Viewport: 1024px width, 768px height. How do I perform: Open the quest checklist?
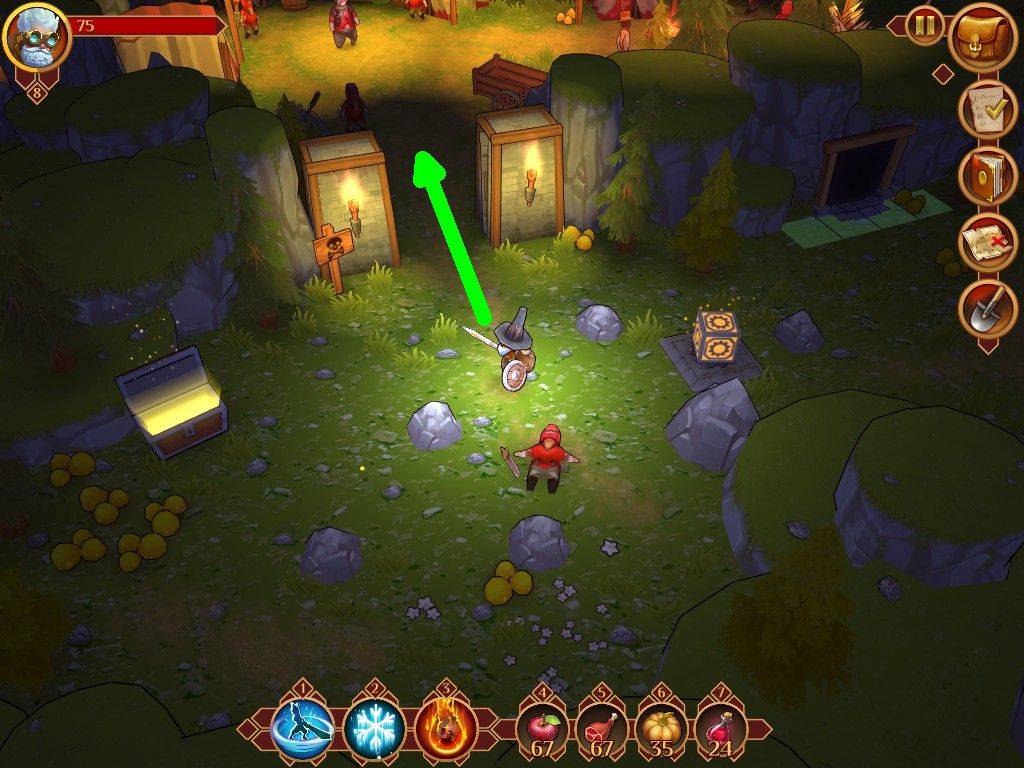point(987,109)
